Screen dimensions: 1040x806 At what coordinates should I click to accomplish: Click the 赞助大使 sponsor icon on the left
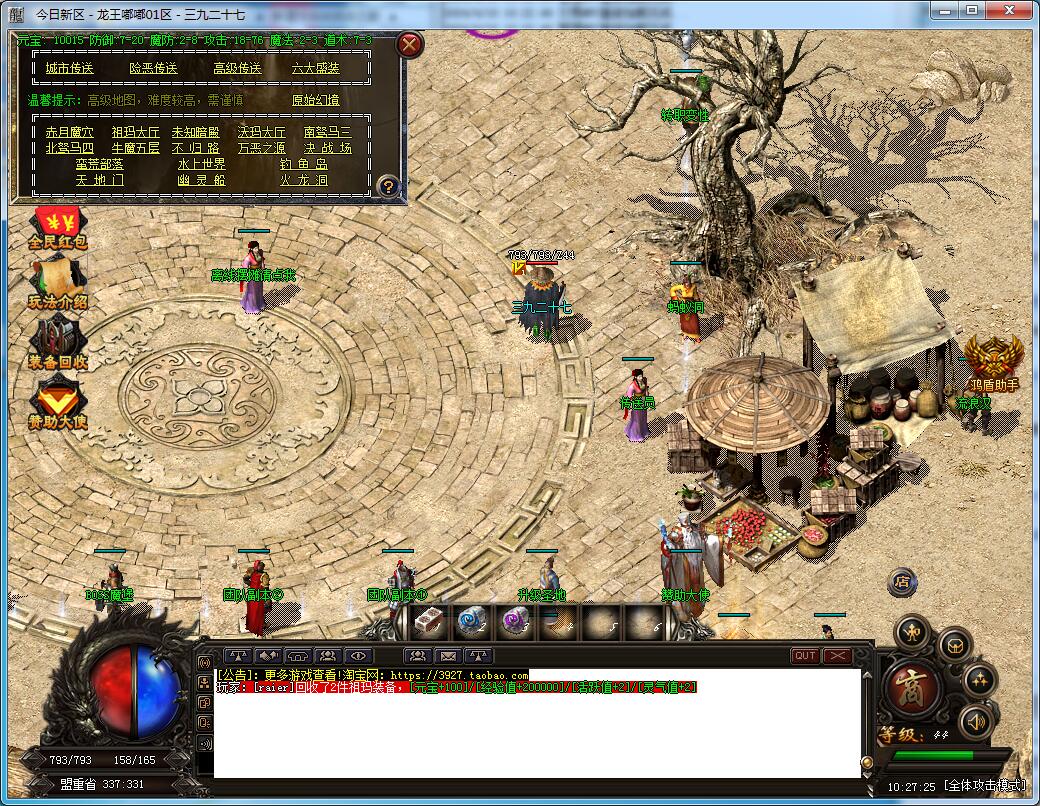coord(58,405)
